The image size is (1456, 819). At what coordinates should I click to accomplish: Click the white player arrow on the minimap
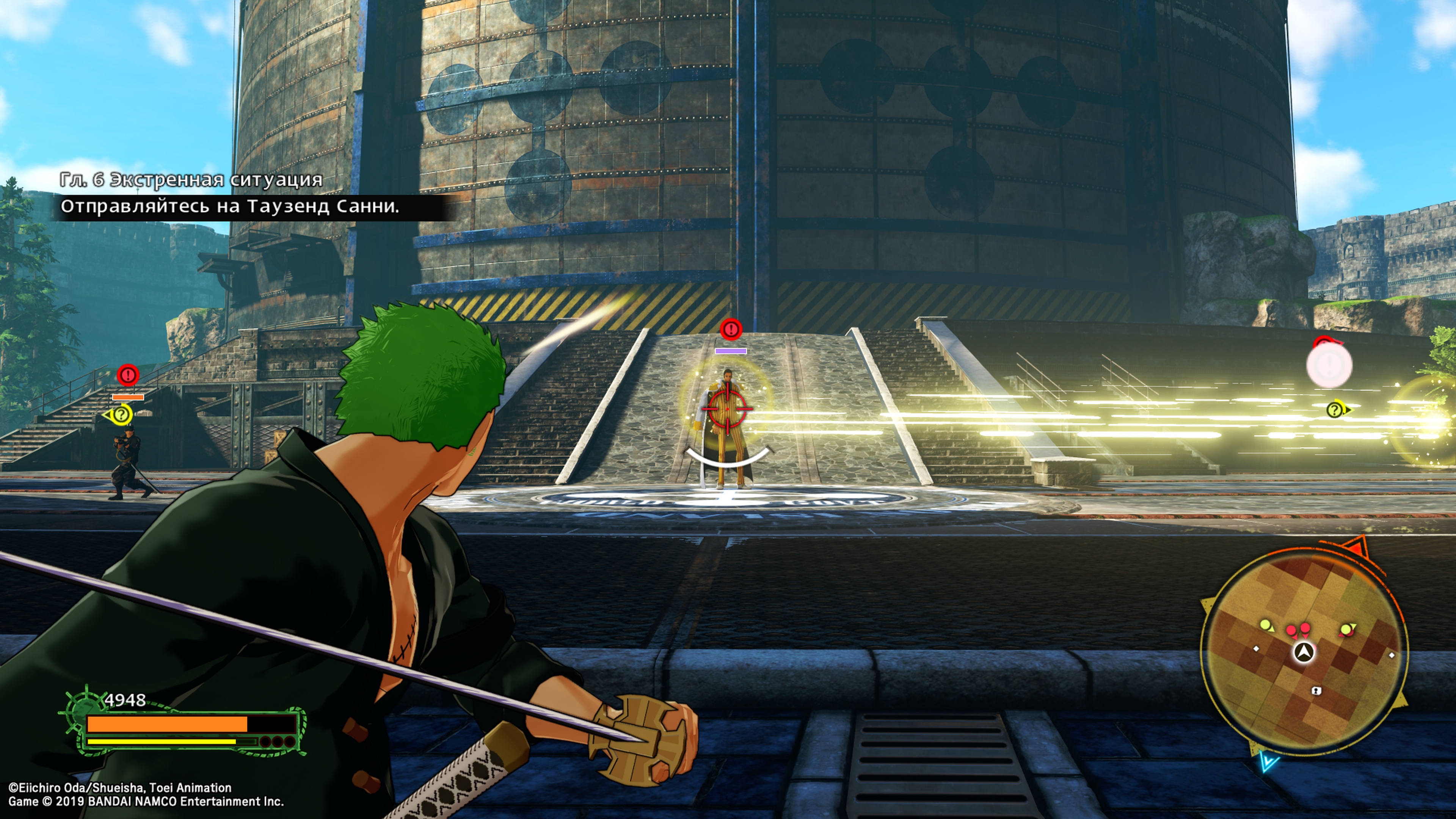tap(1304, 652)
